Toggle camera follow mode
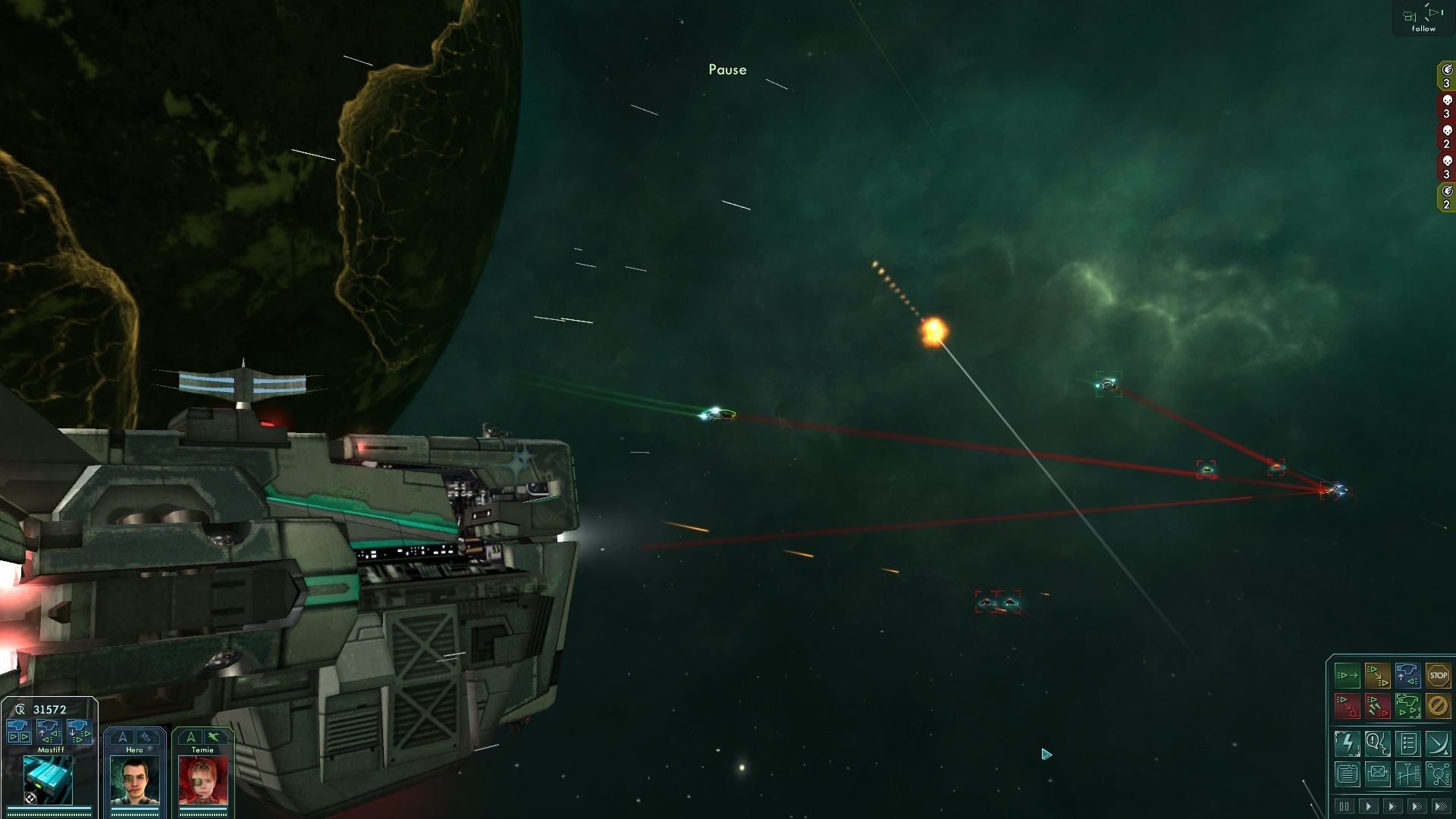 1423,19
